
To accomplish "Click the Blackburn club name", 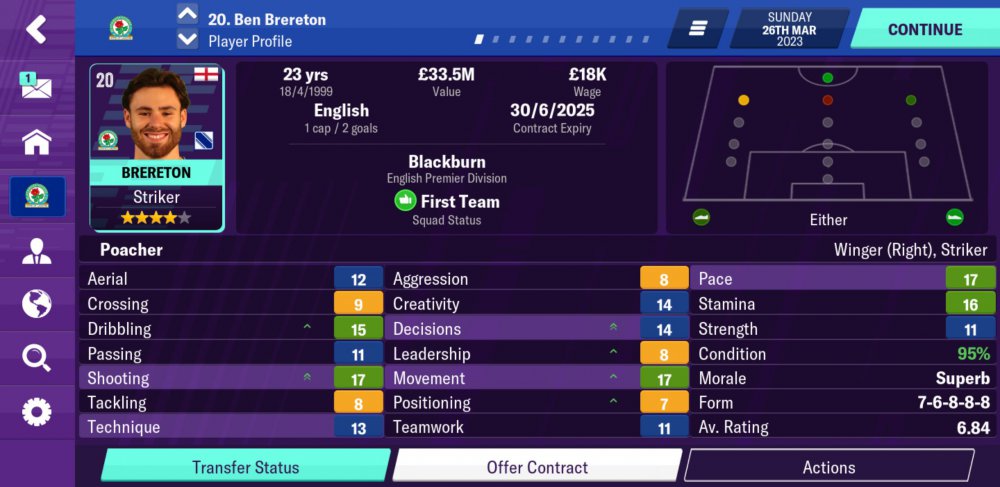I will pyautogui.click(x=446, y=162).
